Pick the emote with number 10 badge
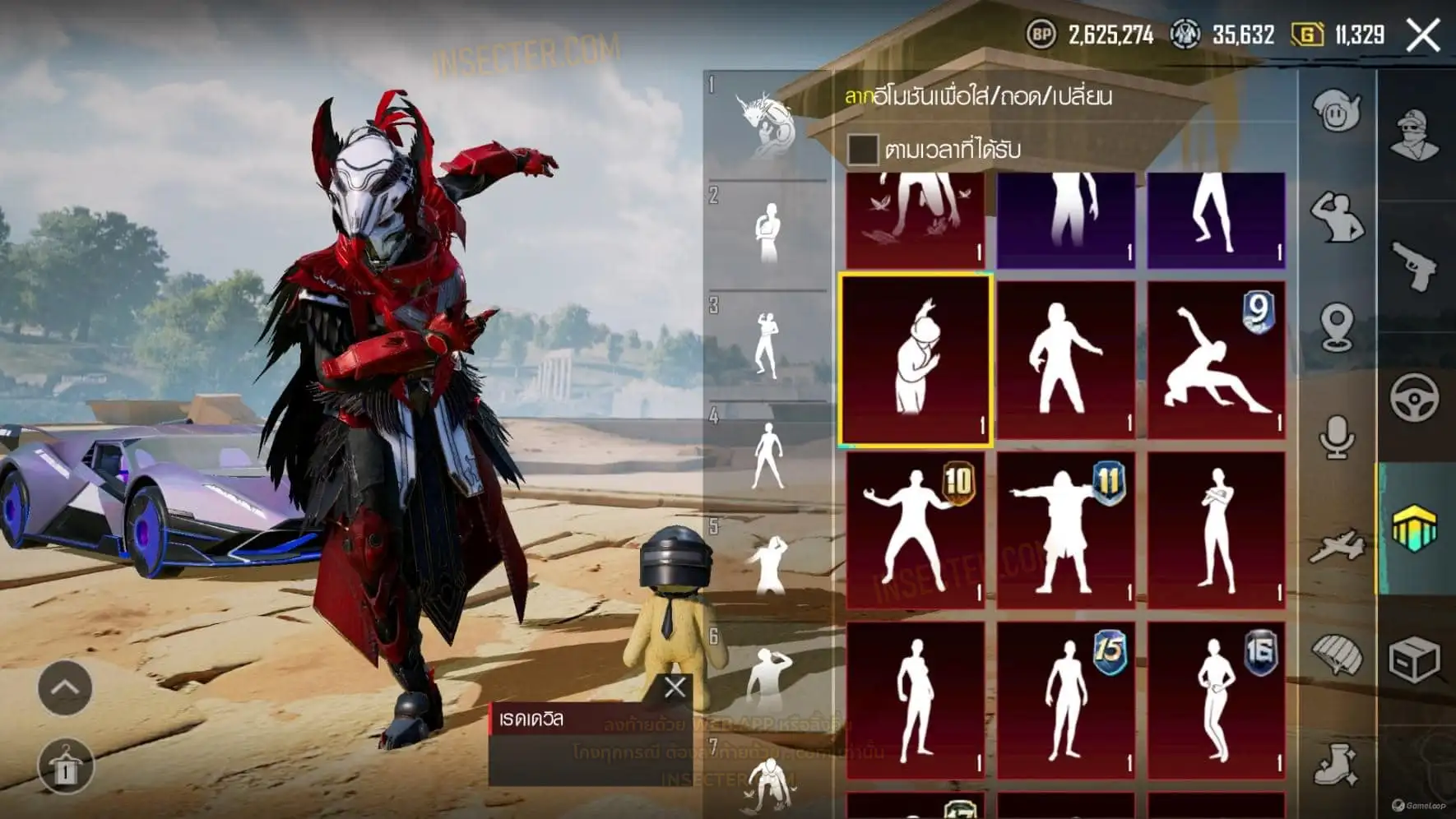Viewport: 1456px width, 819px height. point(916,530)
